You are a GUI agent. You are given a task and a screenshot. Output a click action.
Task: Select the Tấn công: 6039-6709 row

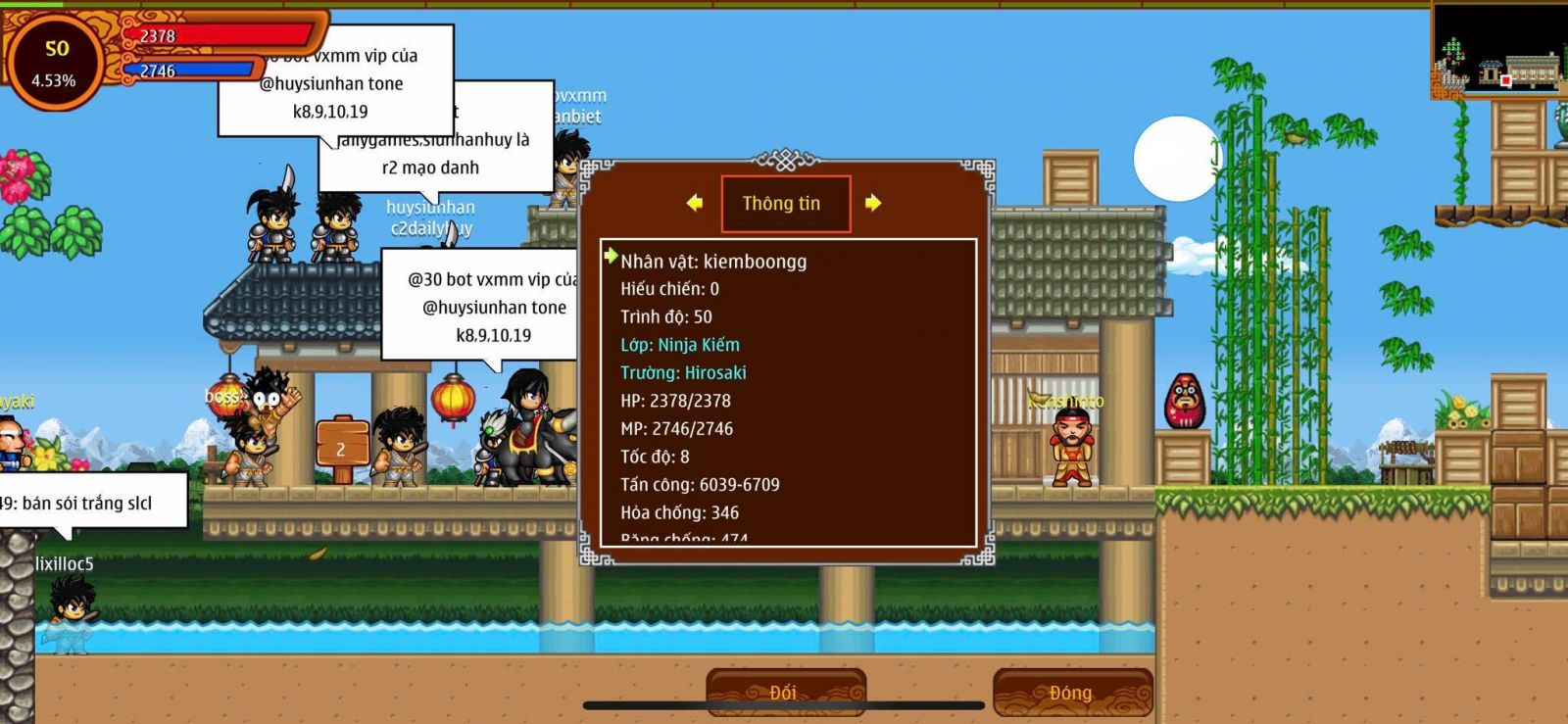click(x=700, y=485)
